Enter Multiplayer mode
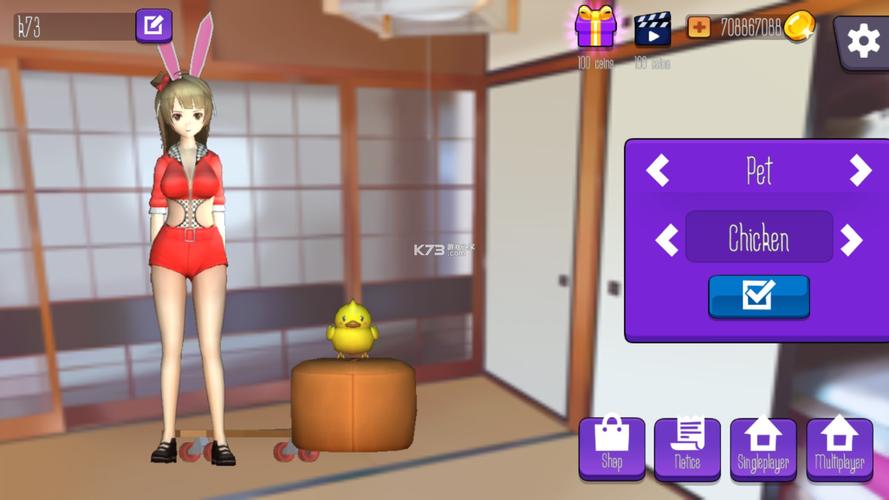 click(x=839, y=447)
